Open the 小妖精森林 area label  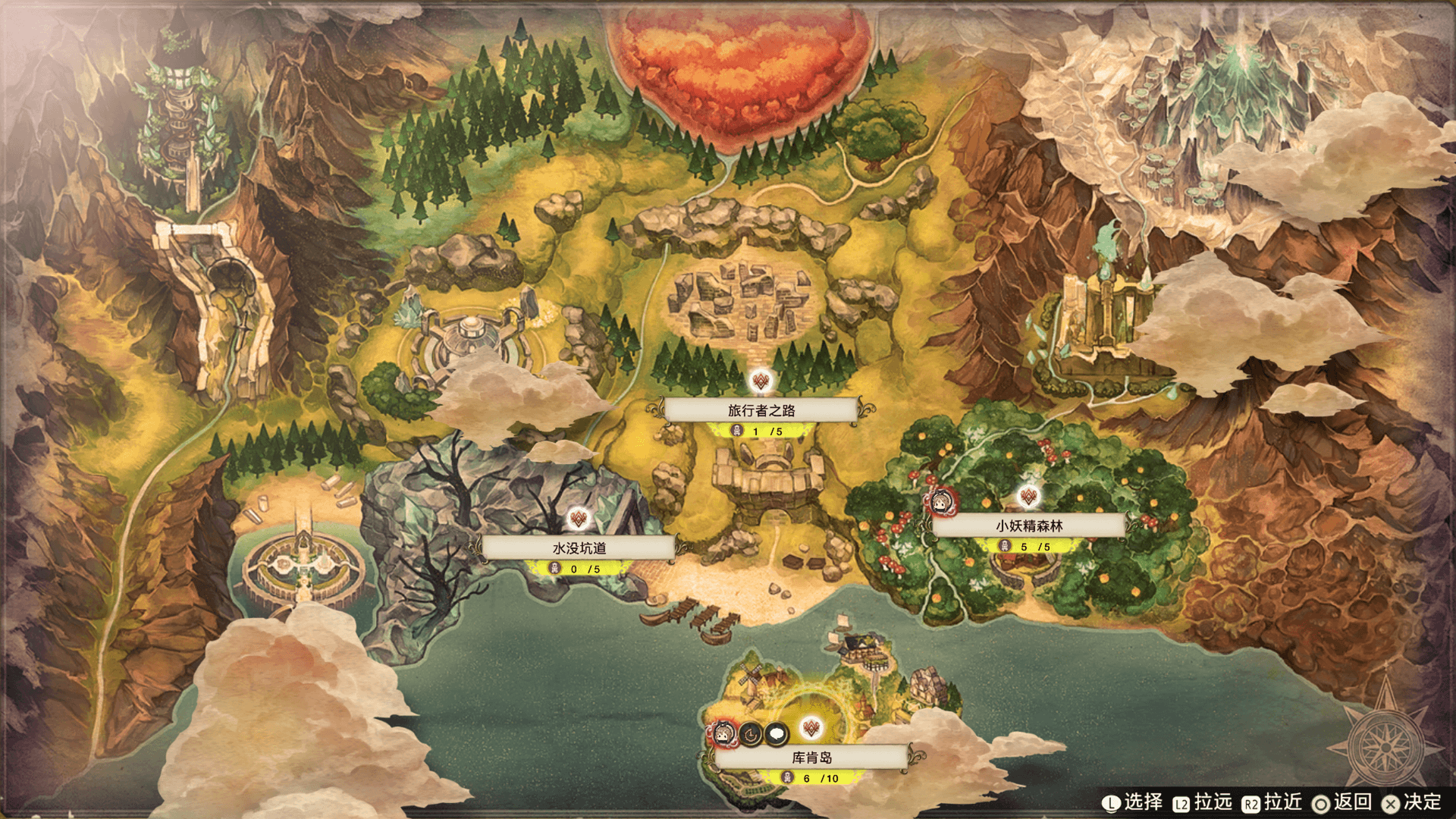click(x=1028, y=526)
